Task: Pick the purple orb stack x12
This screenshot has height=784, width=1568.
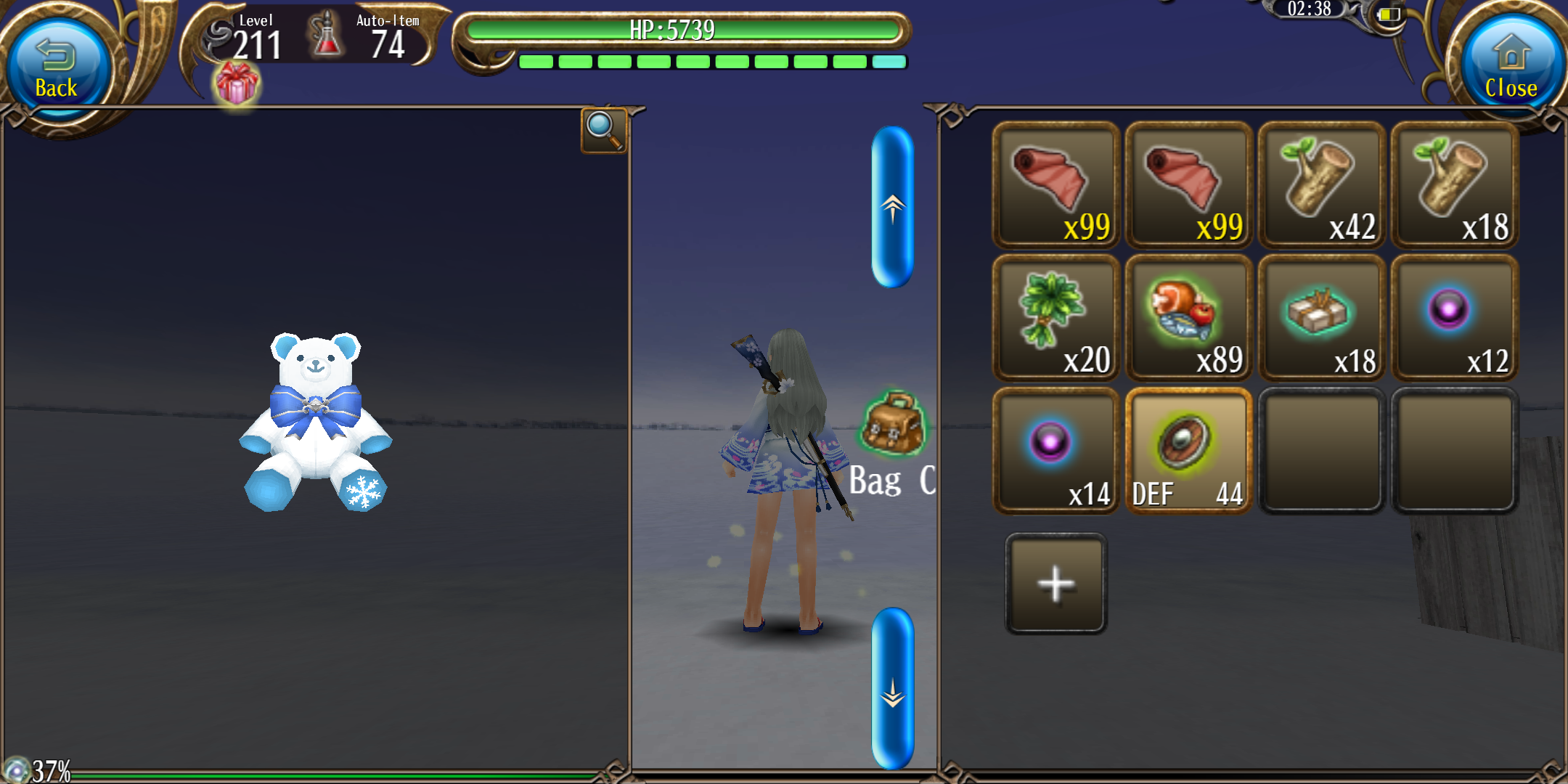Action: pyautogui.click(x=1454, y=318)
